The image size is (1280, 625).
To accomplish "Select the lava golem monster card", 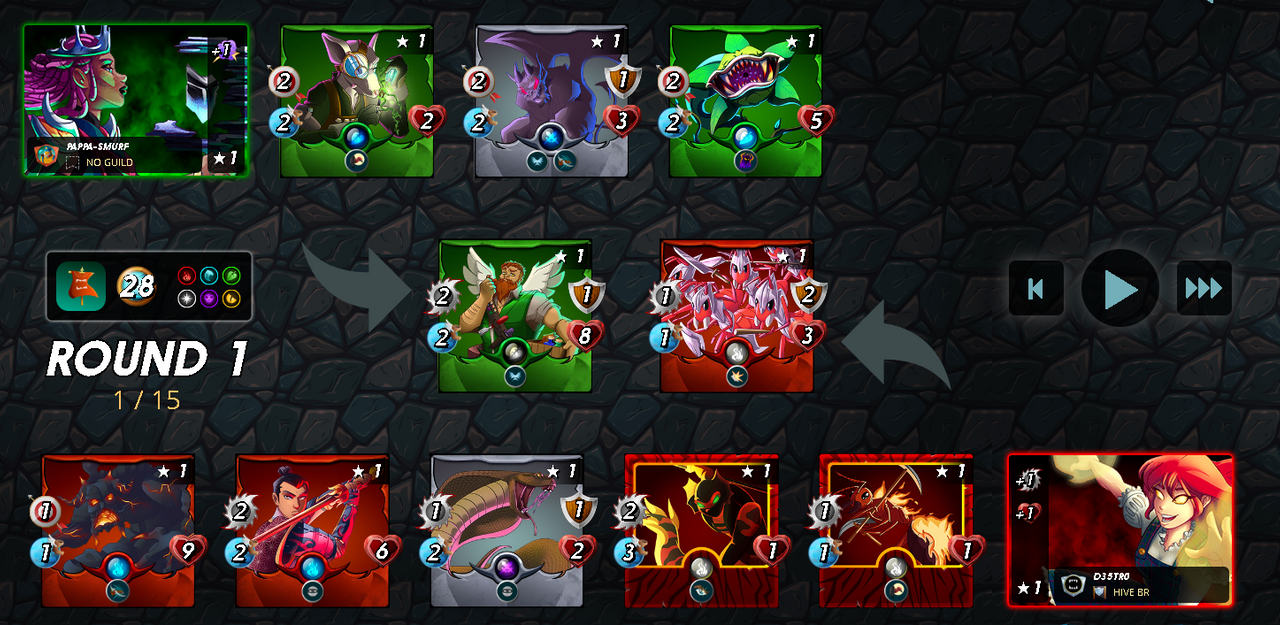I will click(118, 530).
